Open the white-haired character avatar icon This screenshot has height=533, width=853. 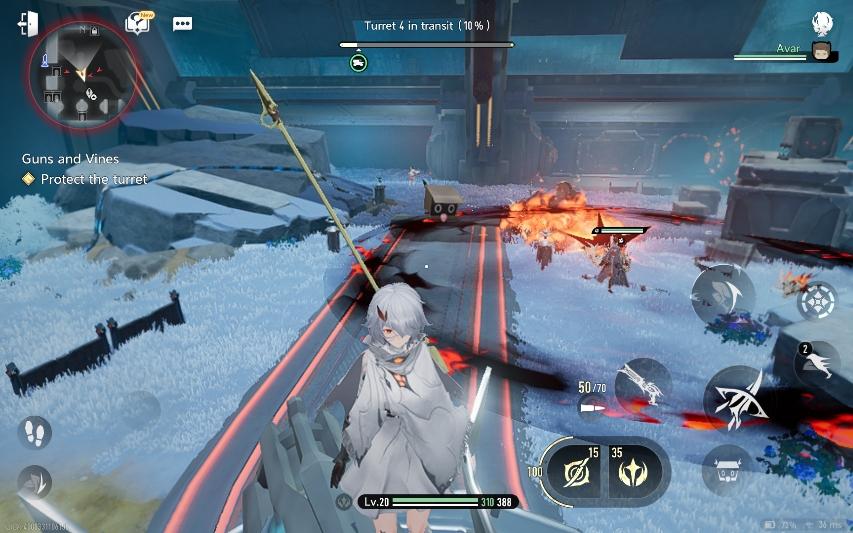coord(822,23)
